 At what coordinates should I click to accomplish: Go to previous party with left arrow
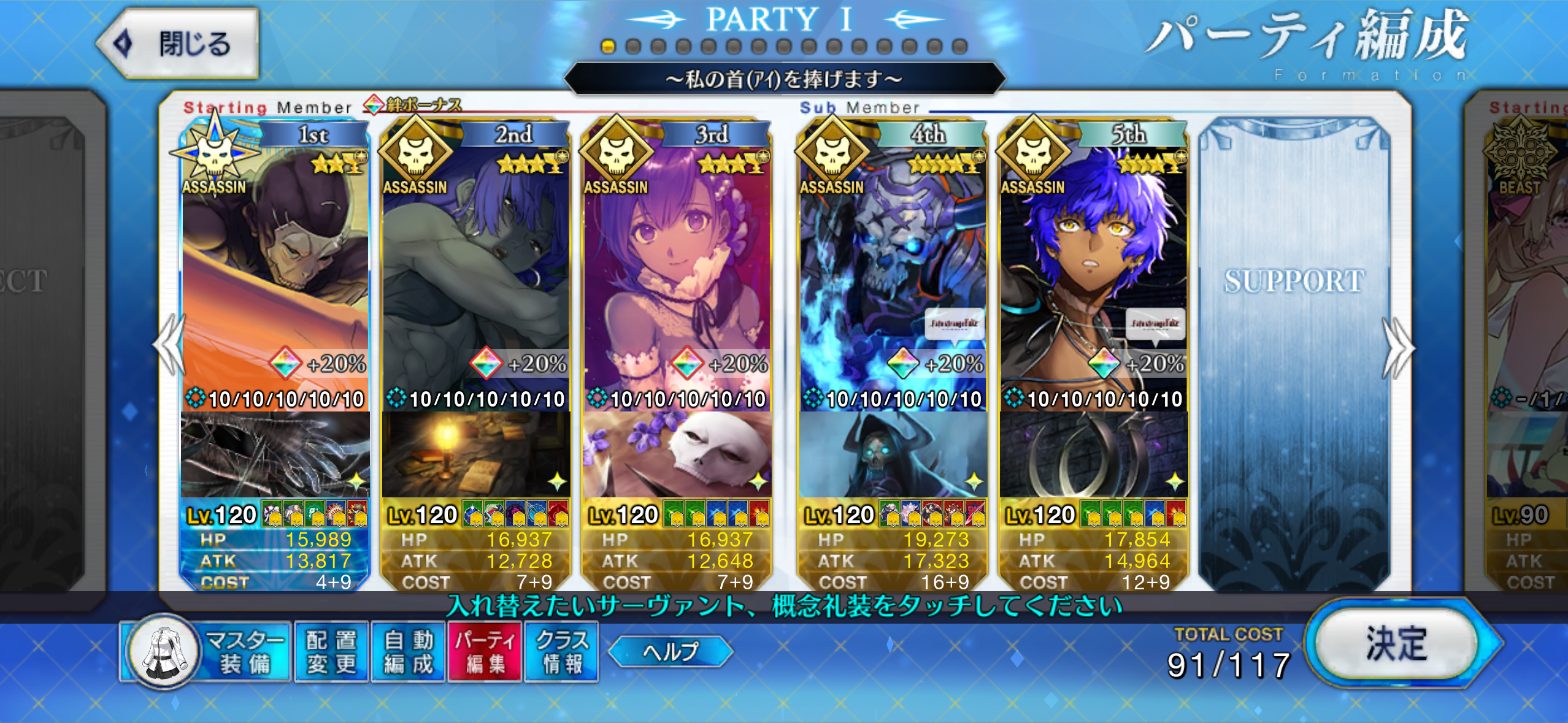(170, 345)
